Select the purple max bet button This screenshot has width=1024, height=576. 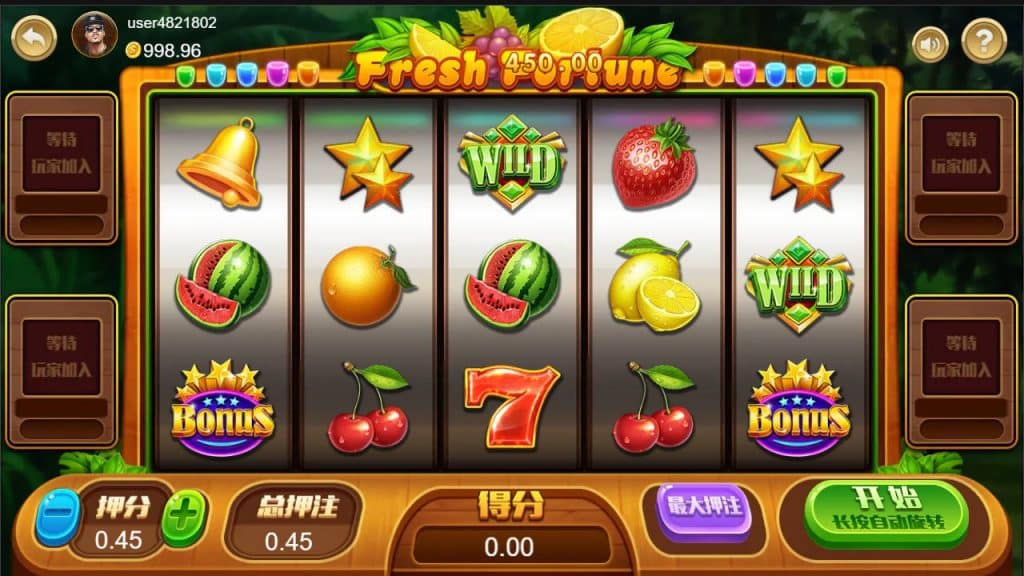point(703,507)
